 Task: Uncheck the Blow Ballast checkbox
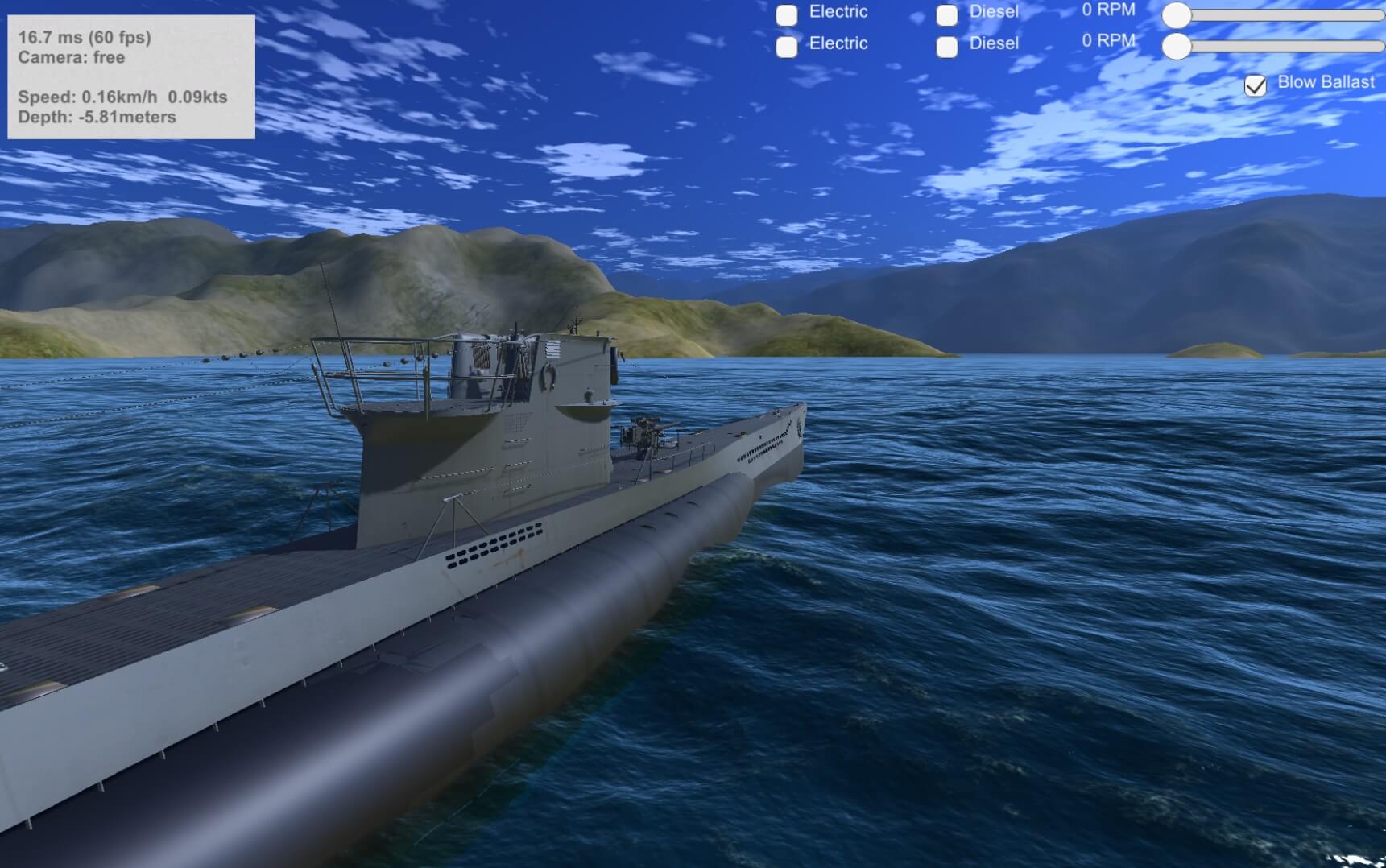1255,85
